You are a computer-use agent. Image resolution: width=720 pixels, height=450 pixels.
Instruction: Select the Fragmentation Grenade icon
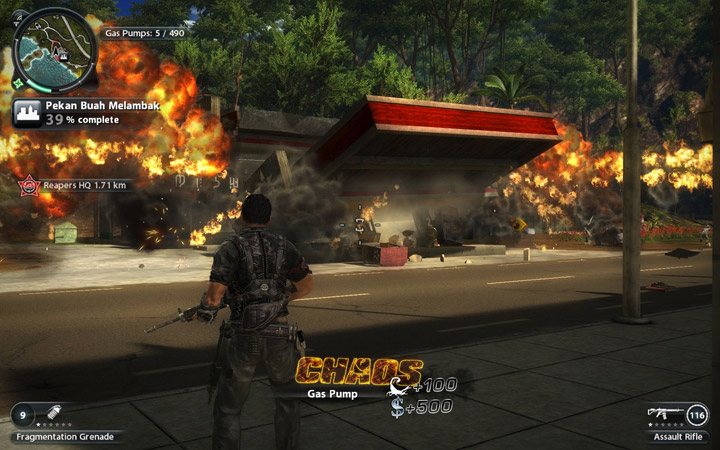pos(53,413)
